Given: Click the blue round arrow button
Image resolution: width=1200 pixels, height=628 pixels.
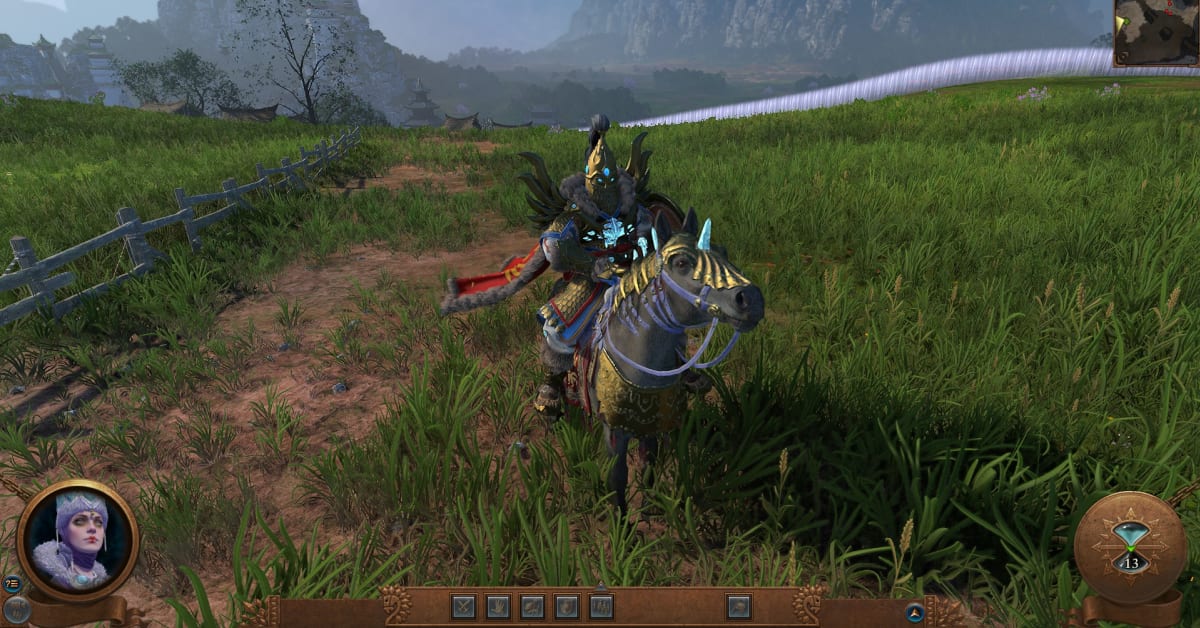Looking at the screenshot, I should [914, 612].
